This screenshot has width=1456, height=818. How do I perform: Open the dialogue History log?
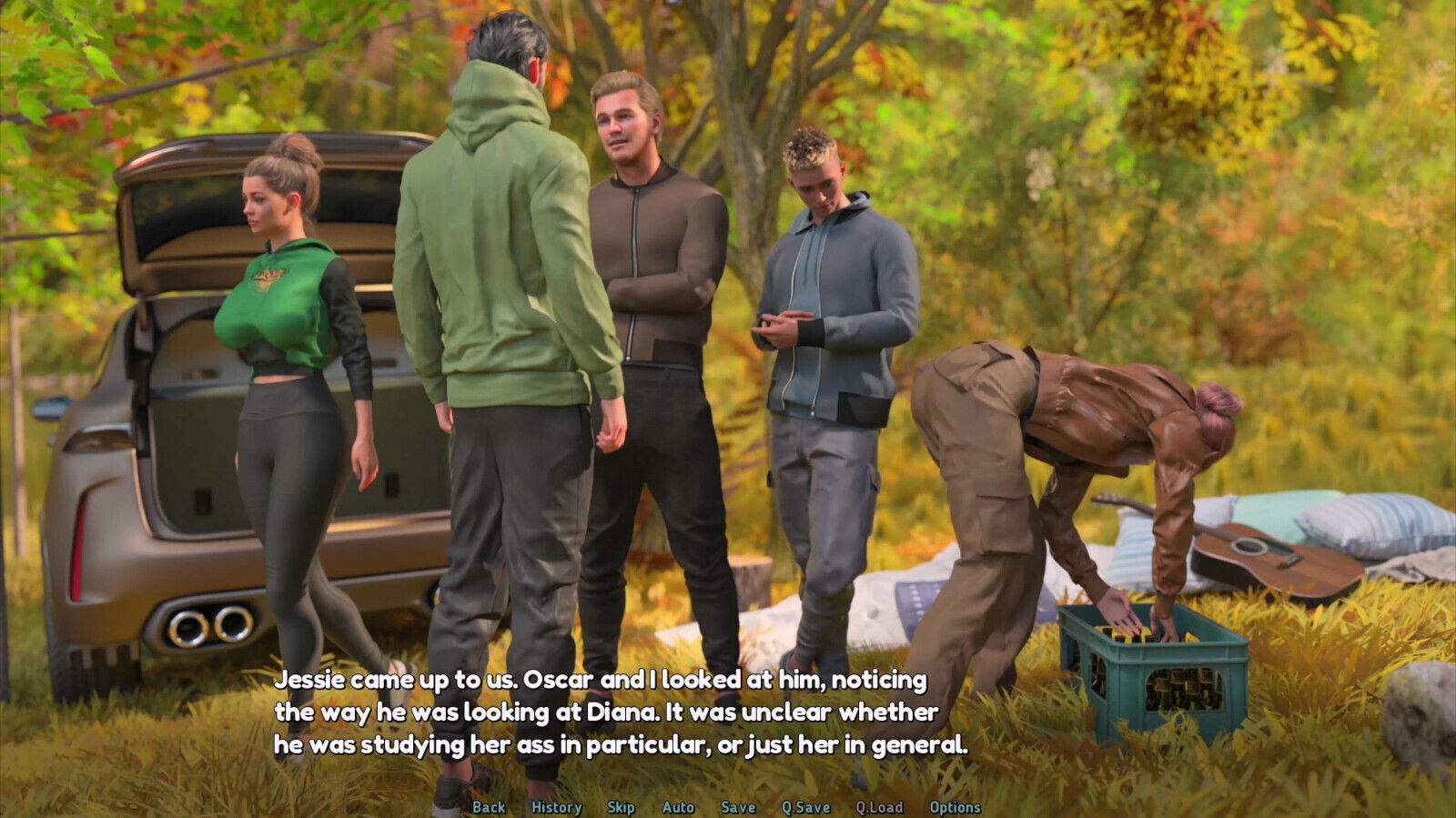click(x=556, y=807)
